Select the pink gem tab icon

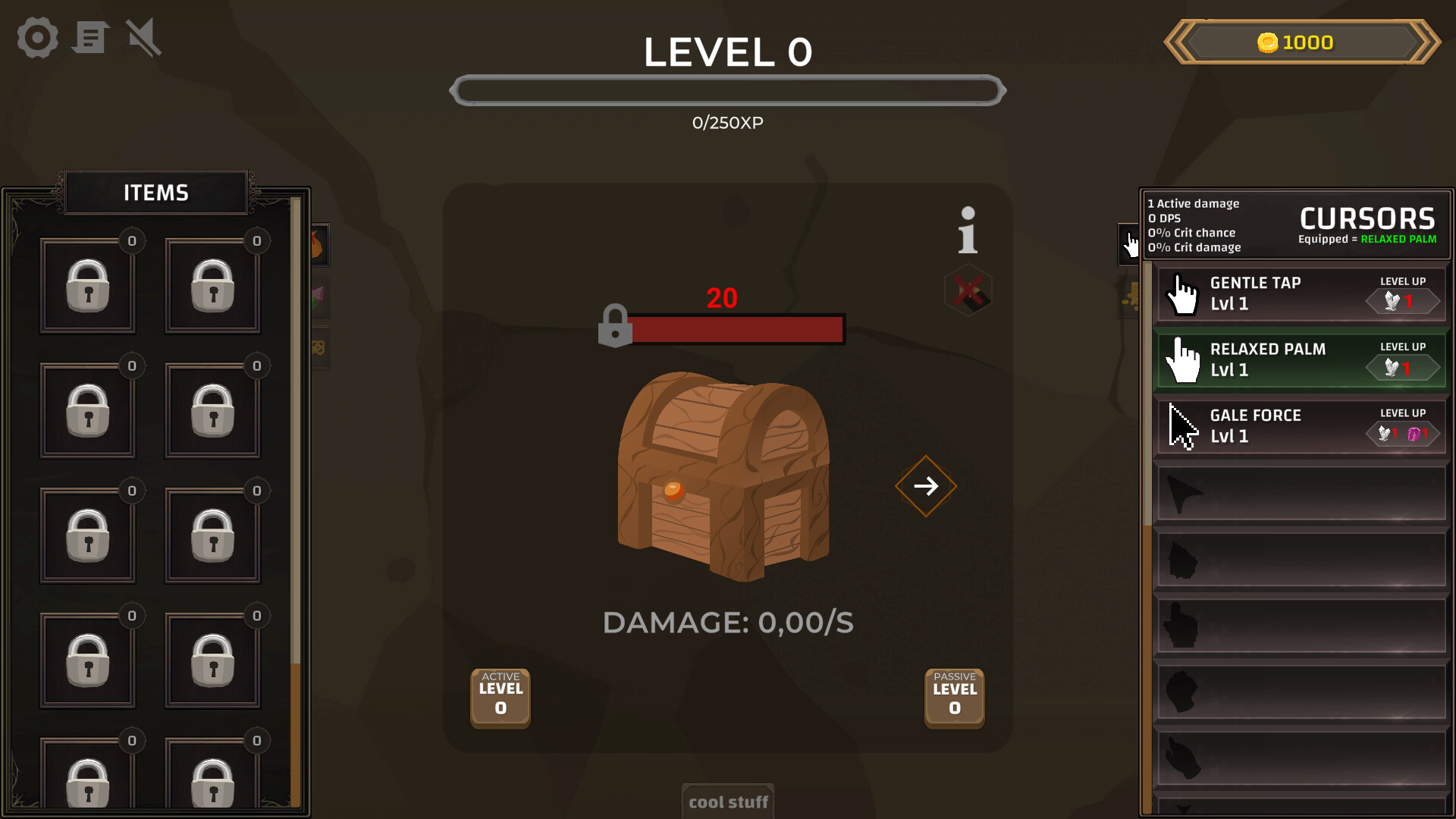(317, 297)
